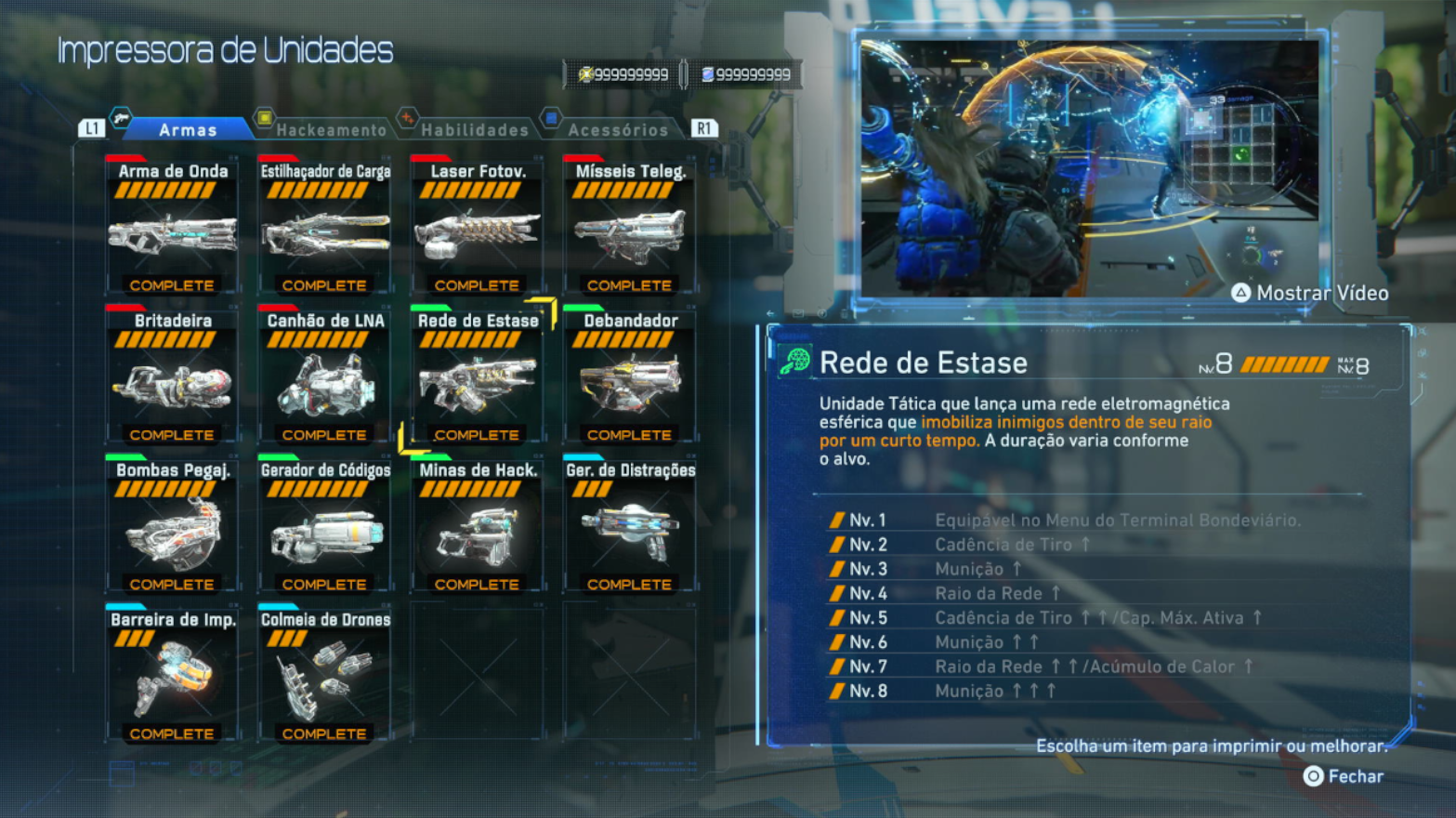Switch to the Armas tab

click(x=187, y=130)
